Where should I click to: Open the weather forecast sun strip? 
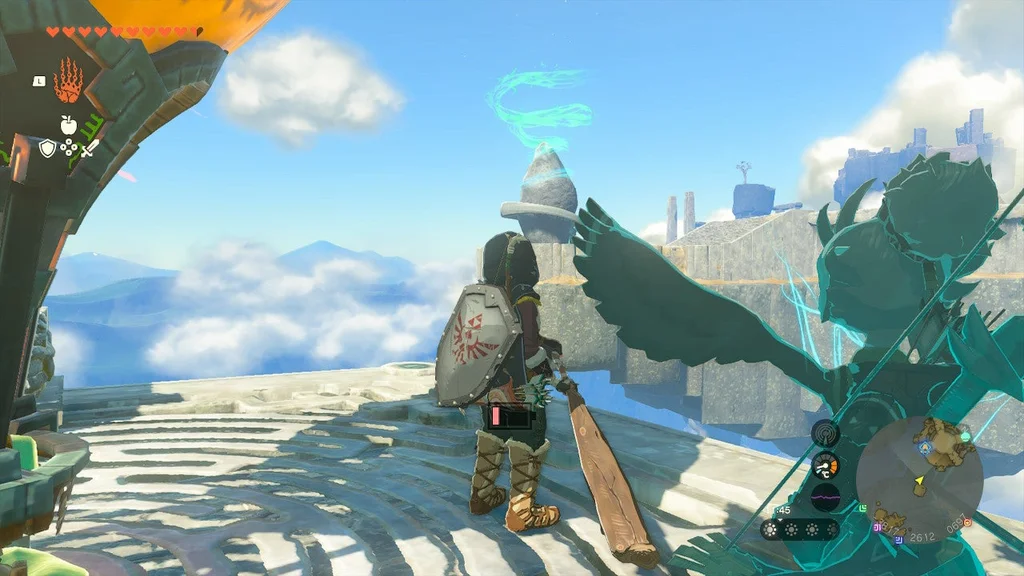tap(800, 529)
